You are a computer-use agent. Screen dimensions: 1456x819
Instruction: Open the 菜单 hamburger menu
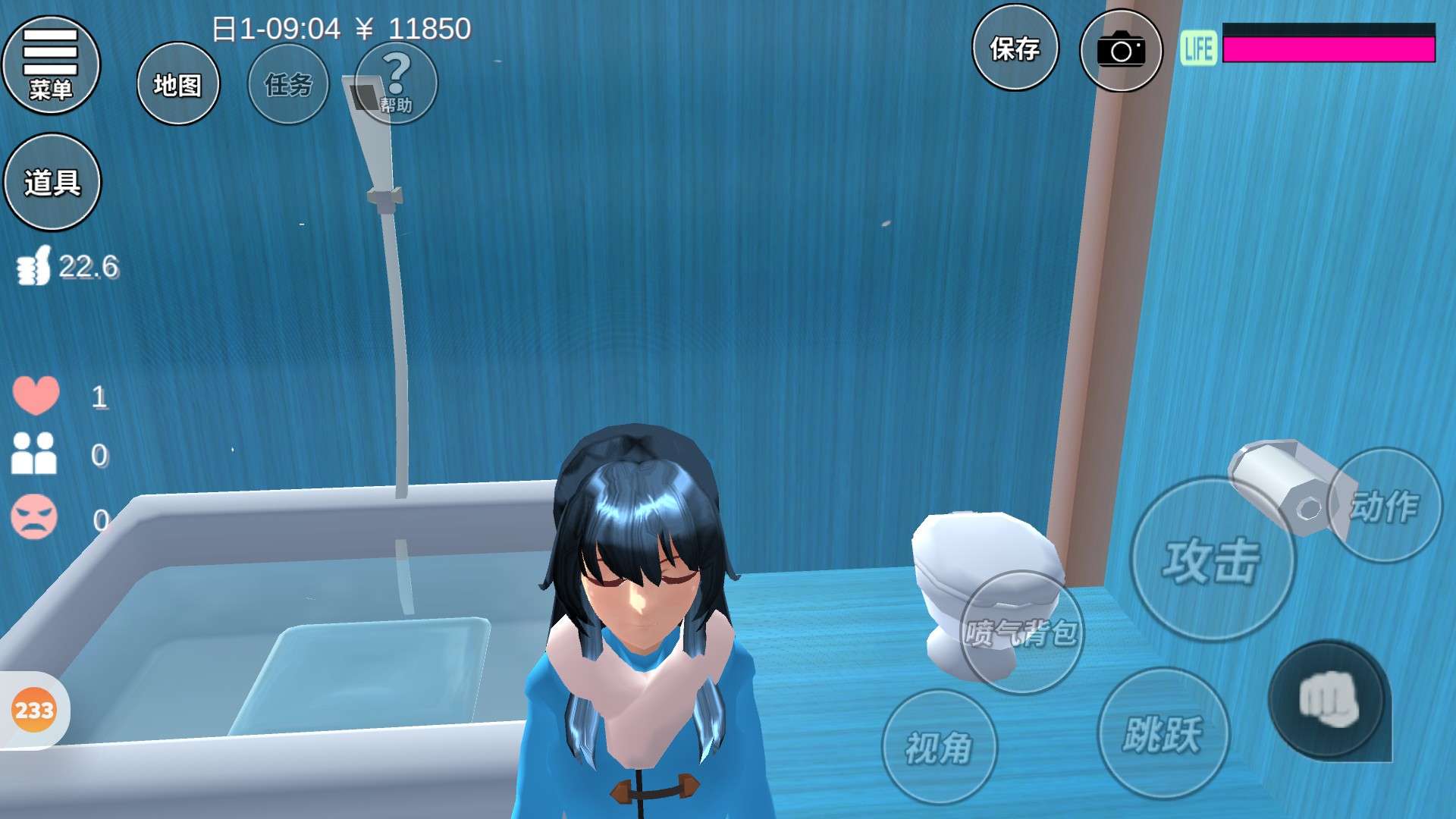point(51,65)
